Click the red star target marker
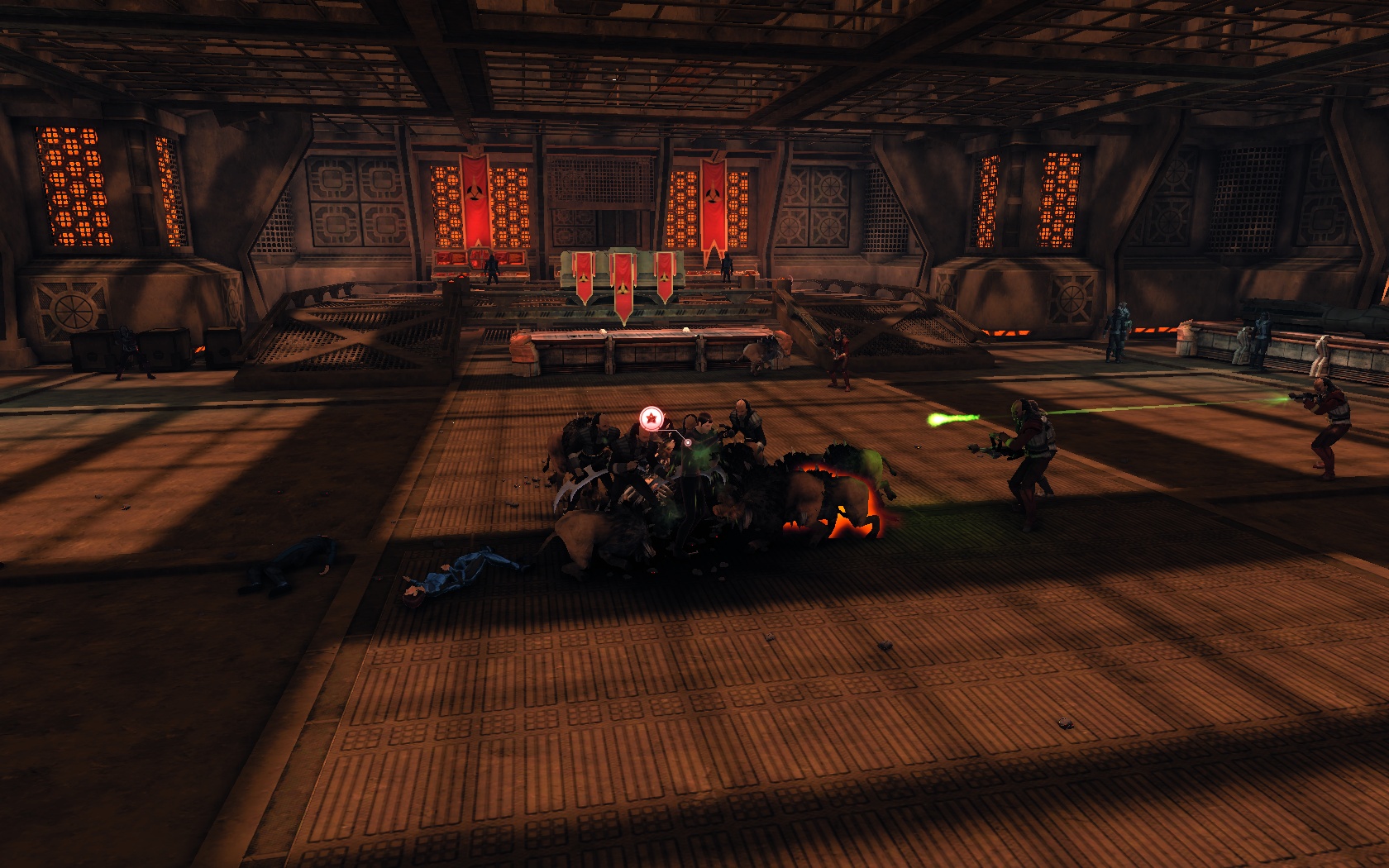The image size is (1389, 868). [x=652, y=418]
